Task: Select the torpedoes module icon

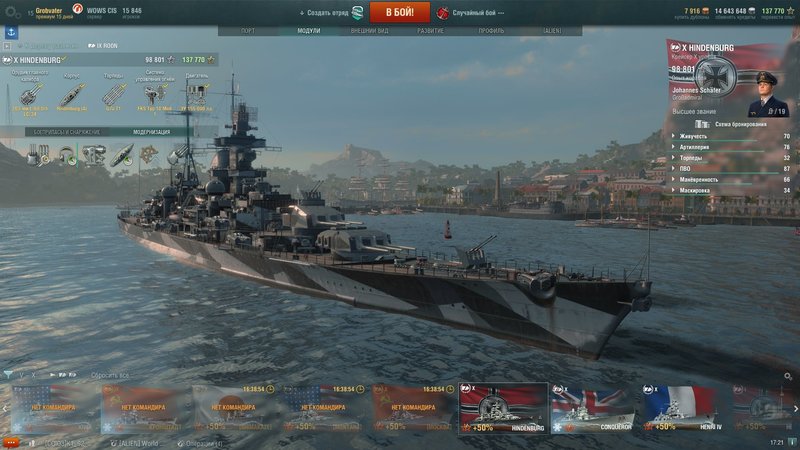Action: [113, 94]
